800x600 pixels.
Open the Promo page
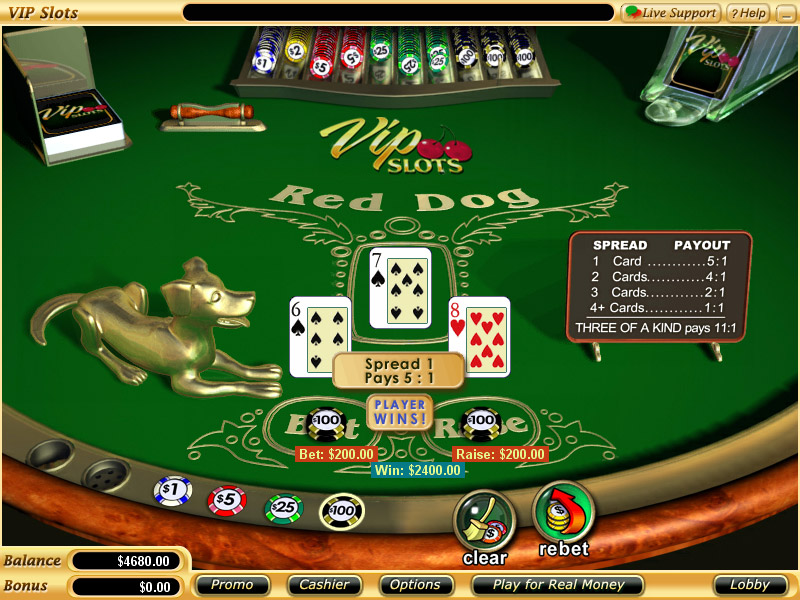[232, 585]
